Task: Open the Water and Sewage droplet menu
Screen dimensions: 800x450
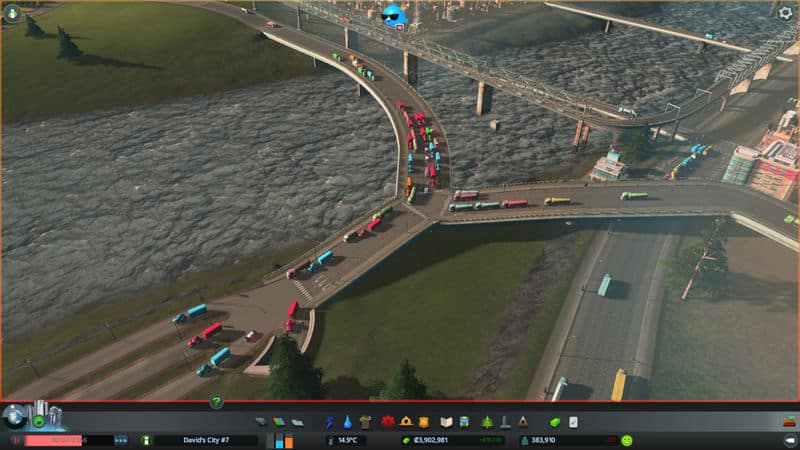Action: (347, 422)
